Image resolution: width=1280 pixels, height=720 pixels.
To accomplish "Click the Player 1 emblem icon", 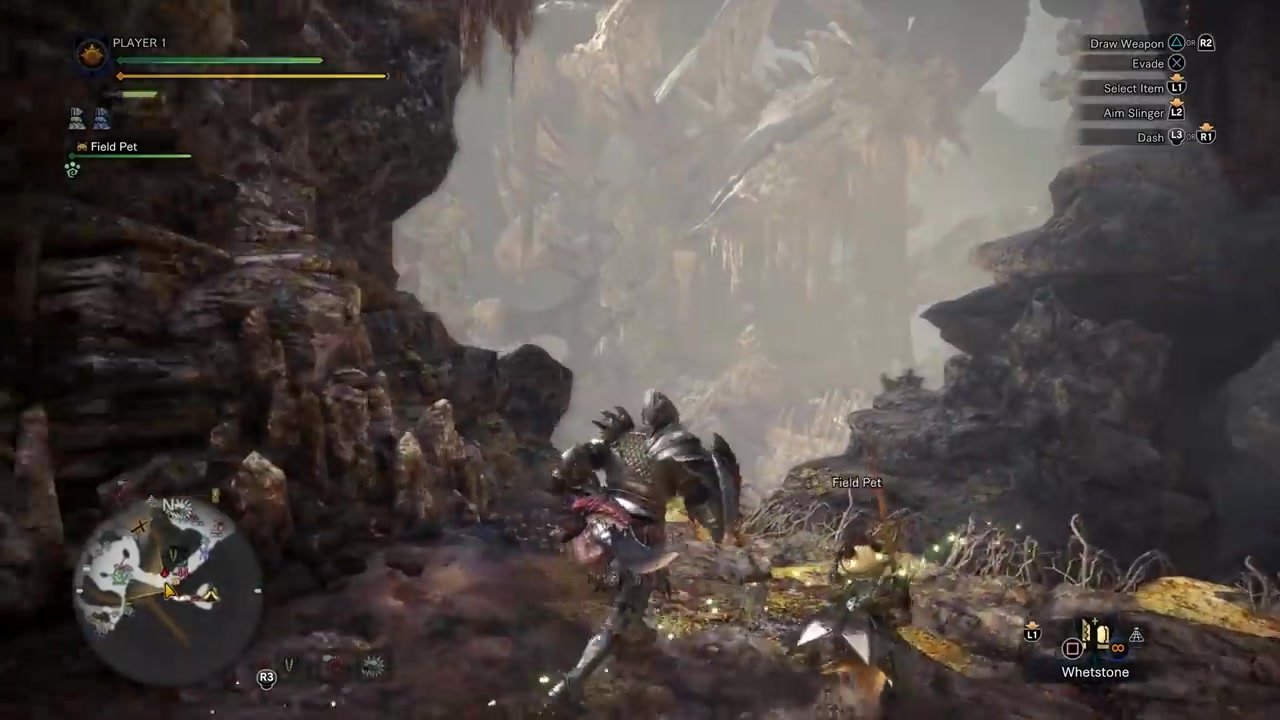I will pos(92,53).
